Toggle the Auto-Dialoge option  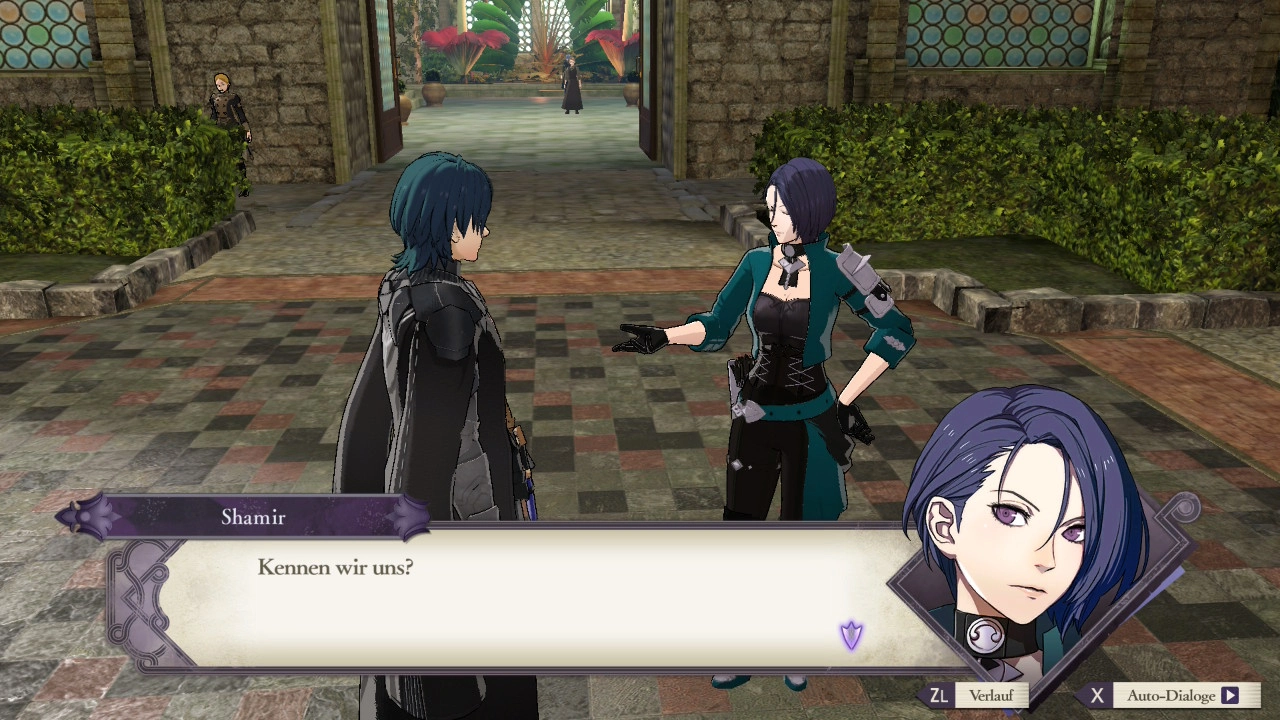click(x=1169, y=695)
